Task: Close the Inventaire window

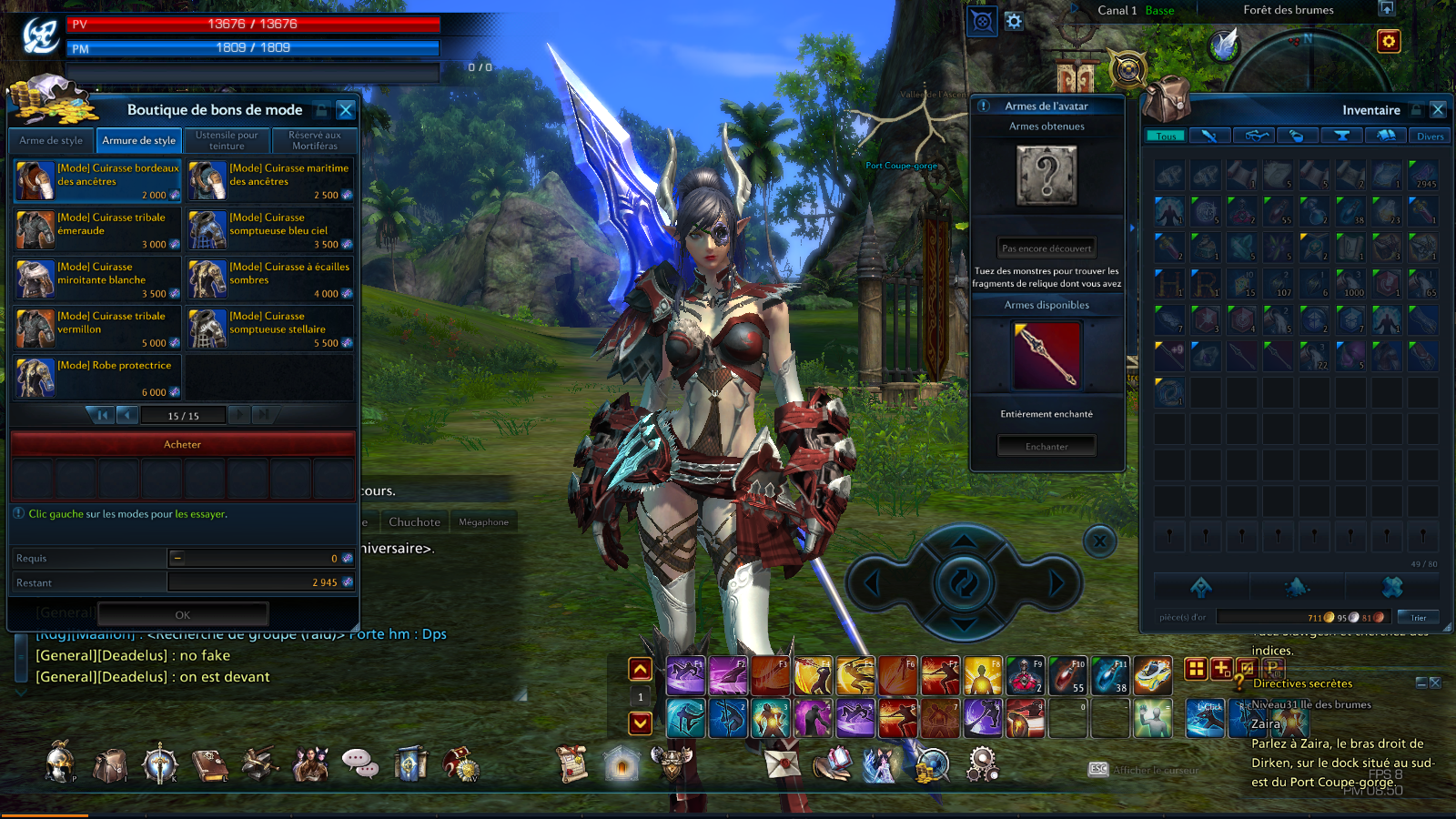Action: click(x=1438, y=110)
